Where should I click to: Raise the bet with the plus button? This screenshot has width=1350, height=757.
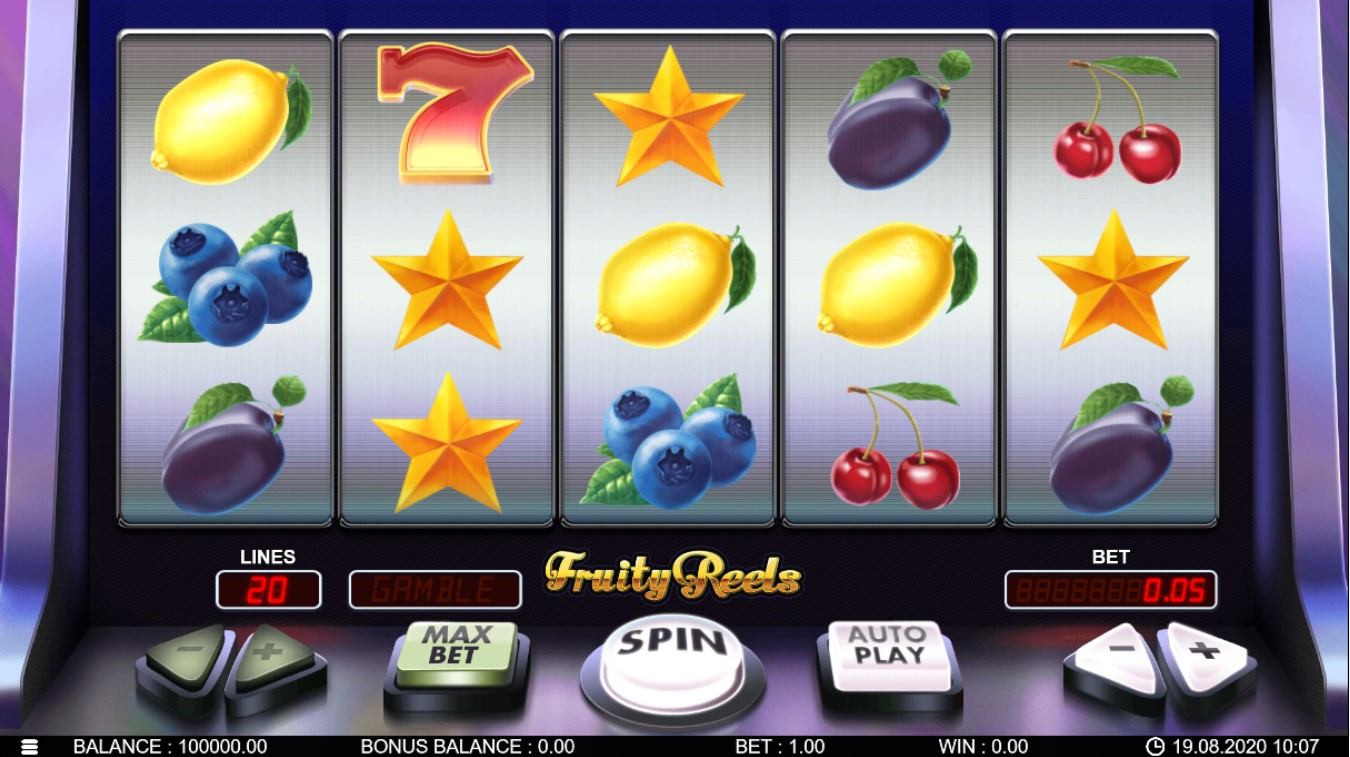(x=1205, y=654)
